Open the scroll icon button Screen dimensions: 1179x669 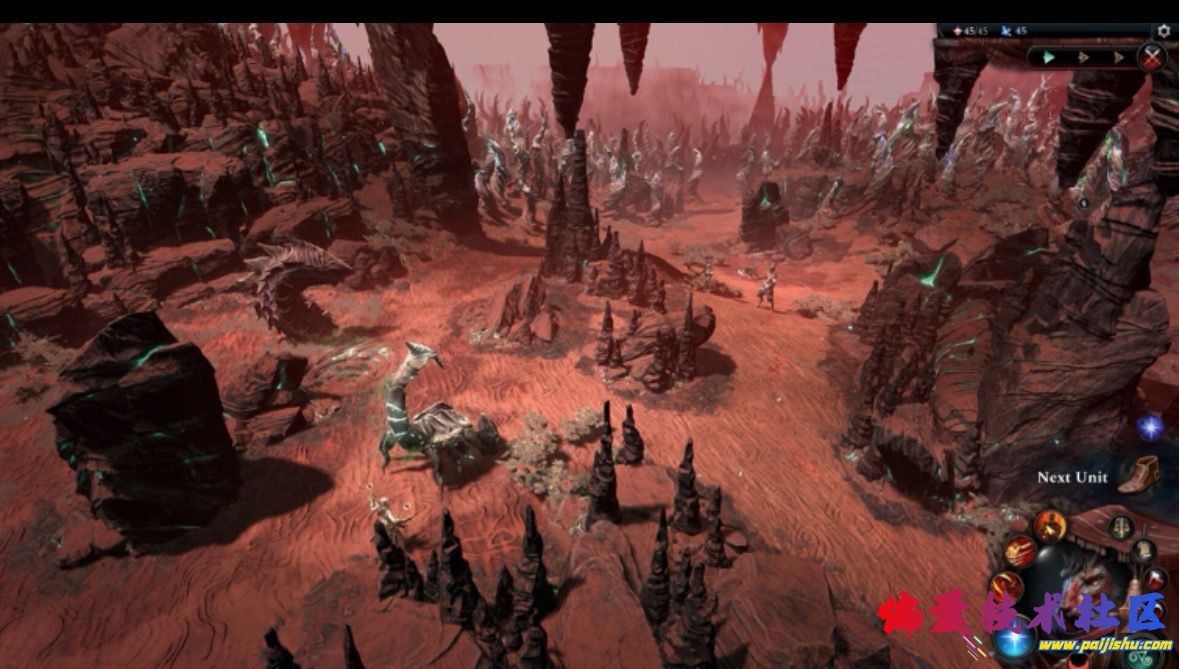coord(1144,550)
